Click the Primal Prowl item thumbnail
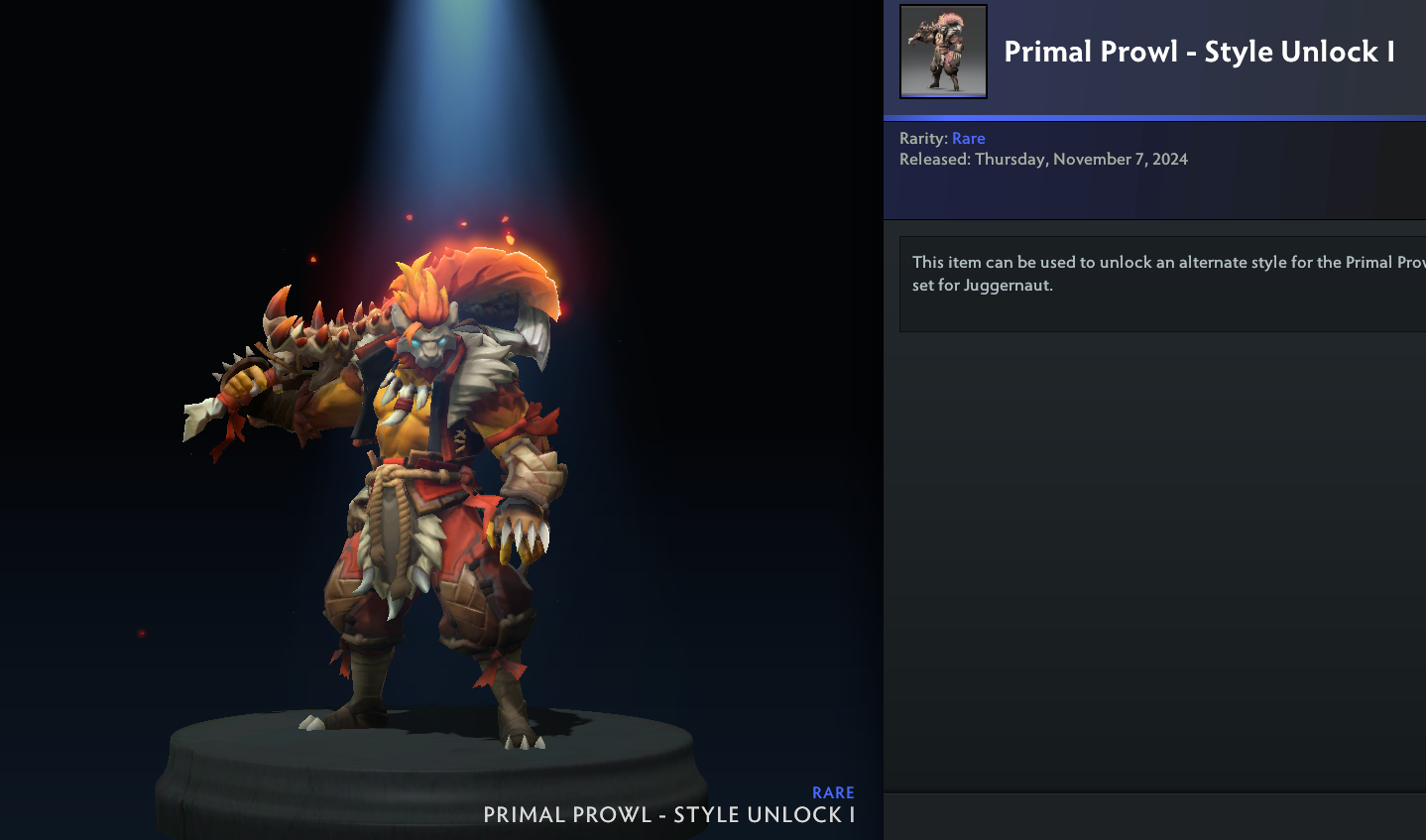1426x840 pixels. coord(943,52)
